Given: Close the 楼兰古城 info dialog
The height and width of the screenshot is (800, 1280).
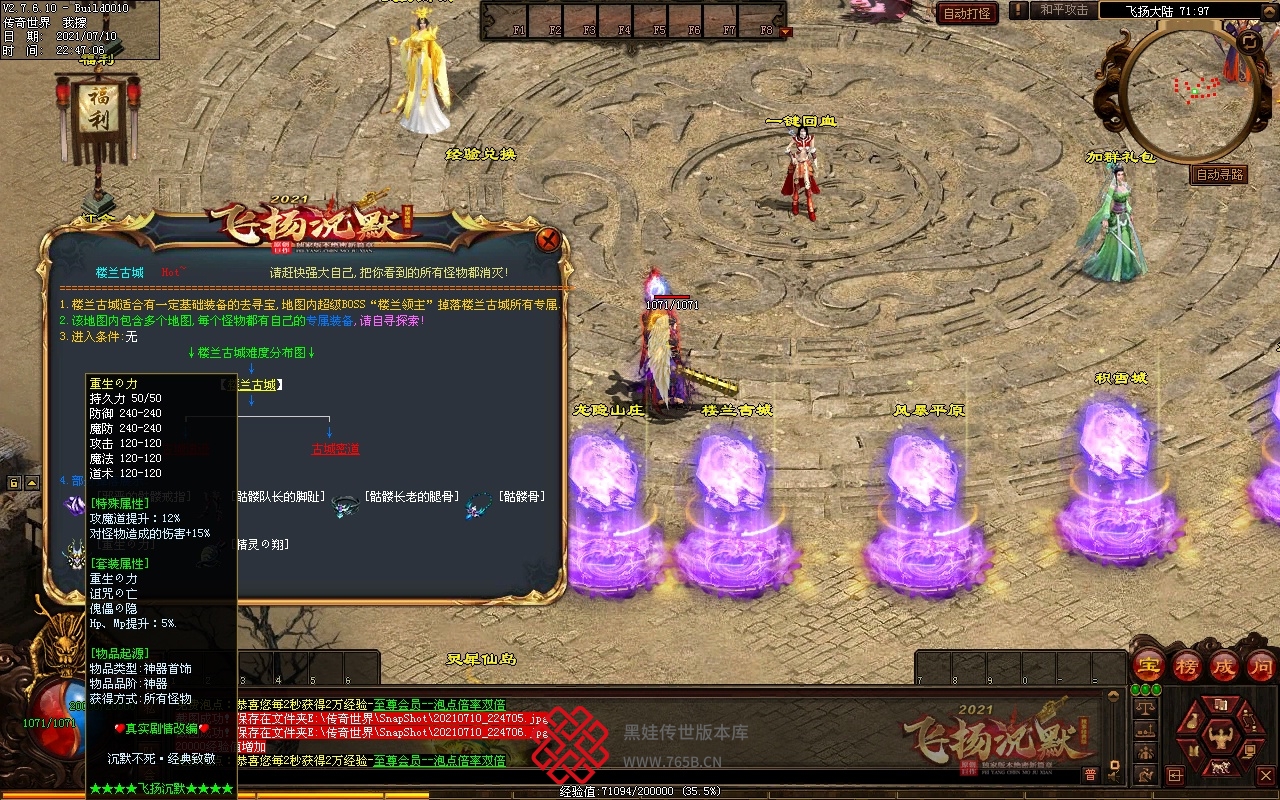Looking at the screenshot, I should coord(547,240).
